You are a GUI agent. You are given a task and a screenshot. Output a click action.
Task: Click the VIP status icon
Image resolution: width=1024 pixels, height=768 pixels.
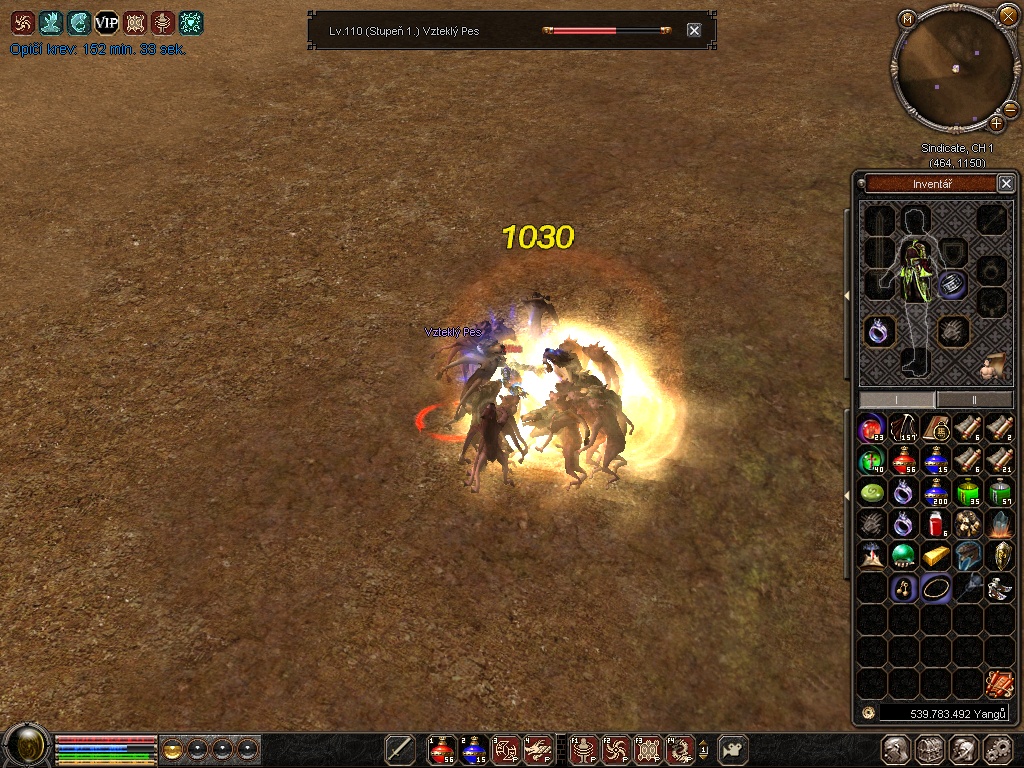[106, 23]
